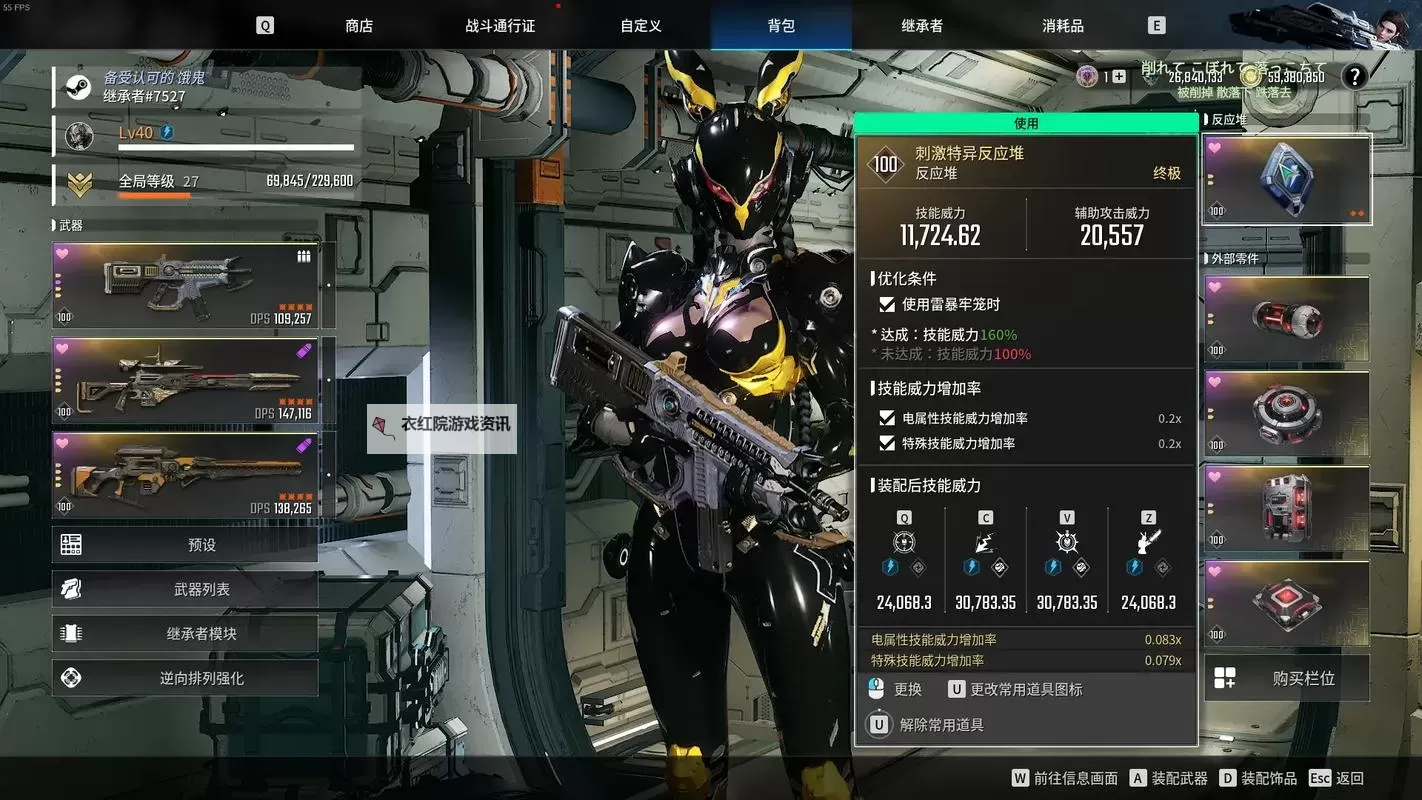Viewport: 1422px width, 800px height.
Task: Choose the weapon slot with DPS 147,116
Action: point(186,380)
